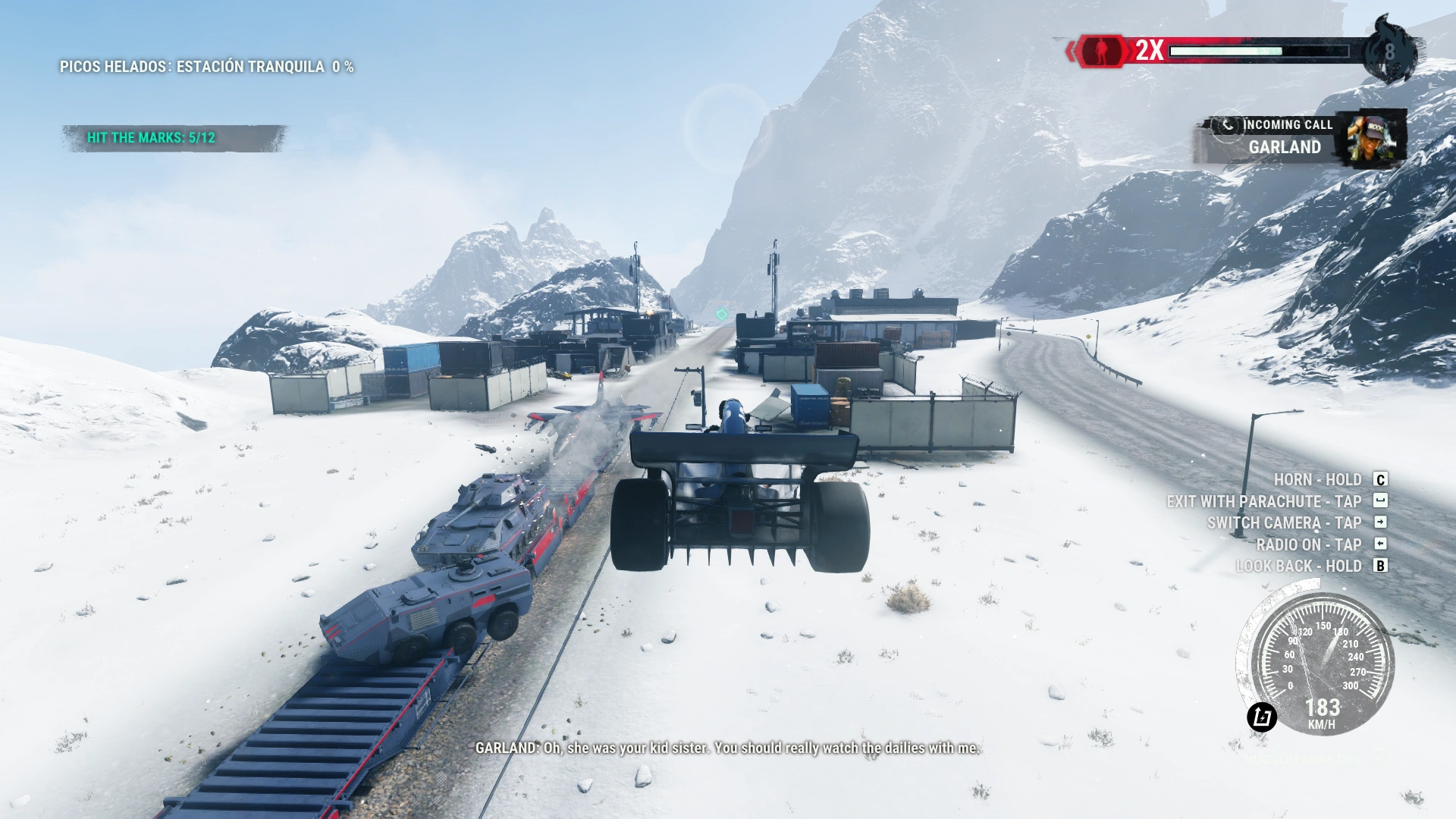Screen dimensions: 1456x819
Task: Click Exit With Parachute action text
Action: 1264,501
